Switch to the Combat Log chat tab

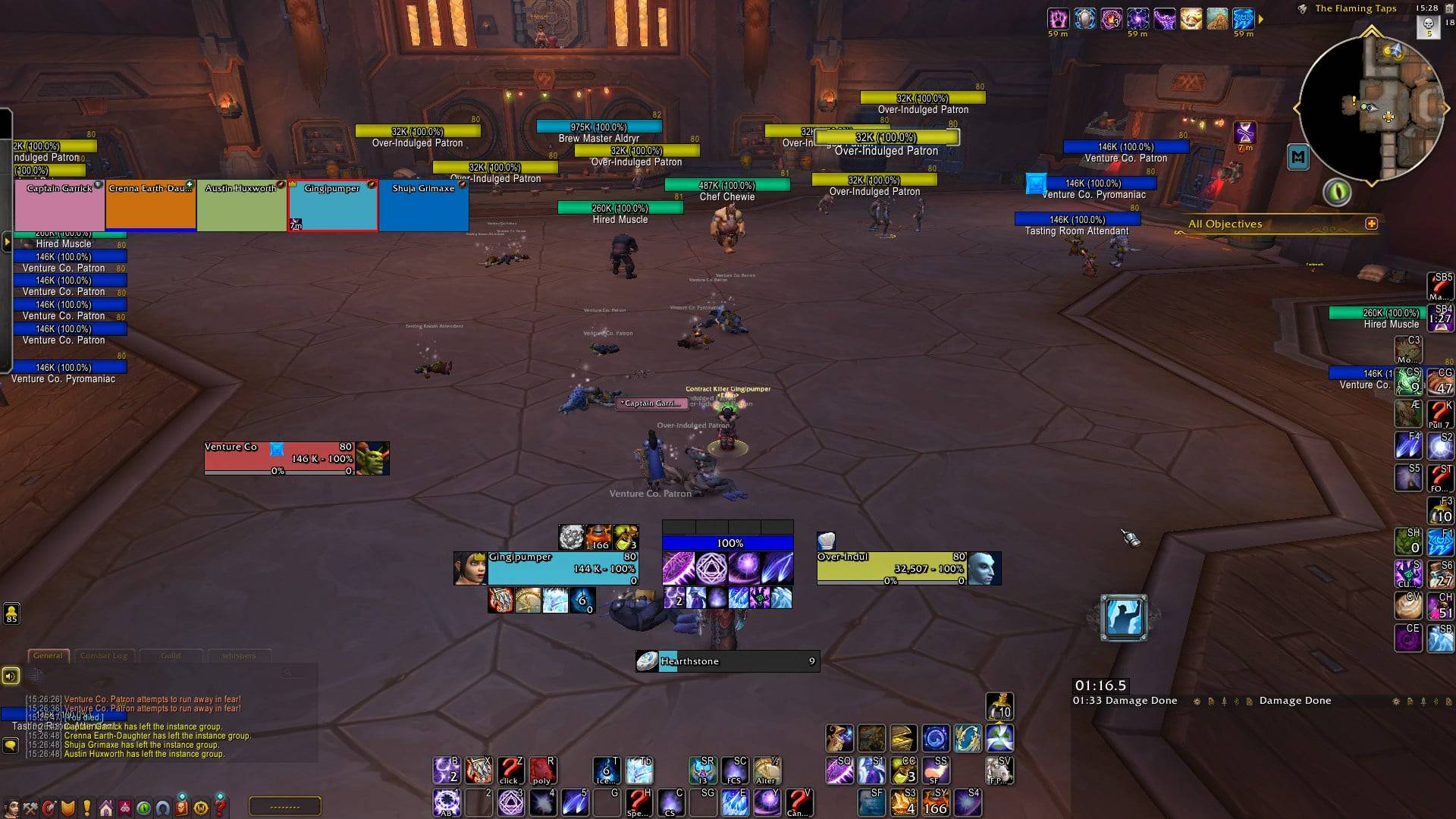(x=104, y=656)
